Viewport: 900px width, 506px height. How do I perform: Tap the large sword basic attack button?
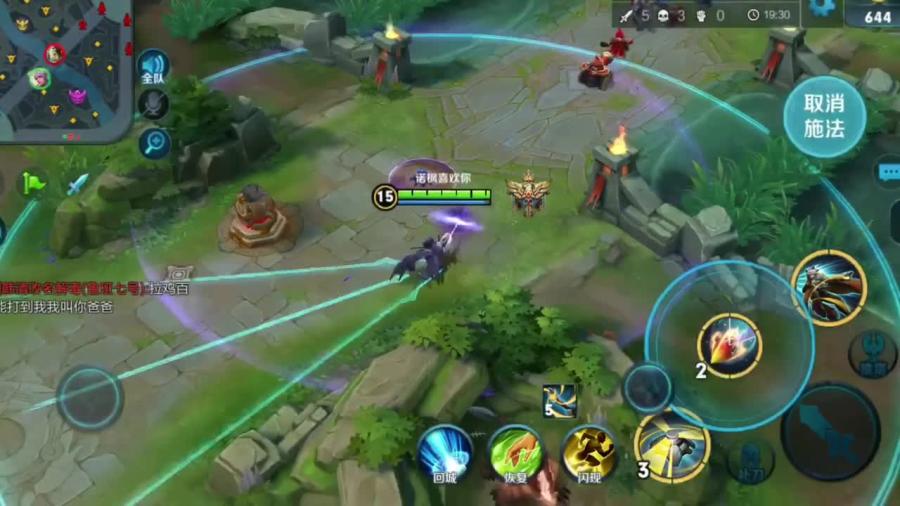coord(830,431)
